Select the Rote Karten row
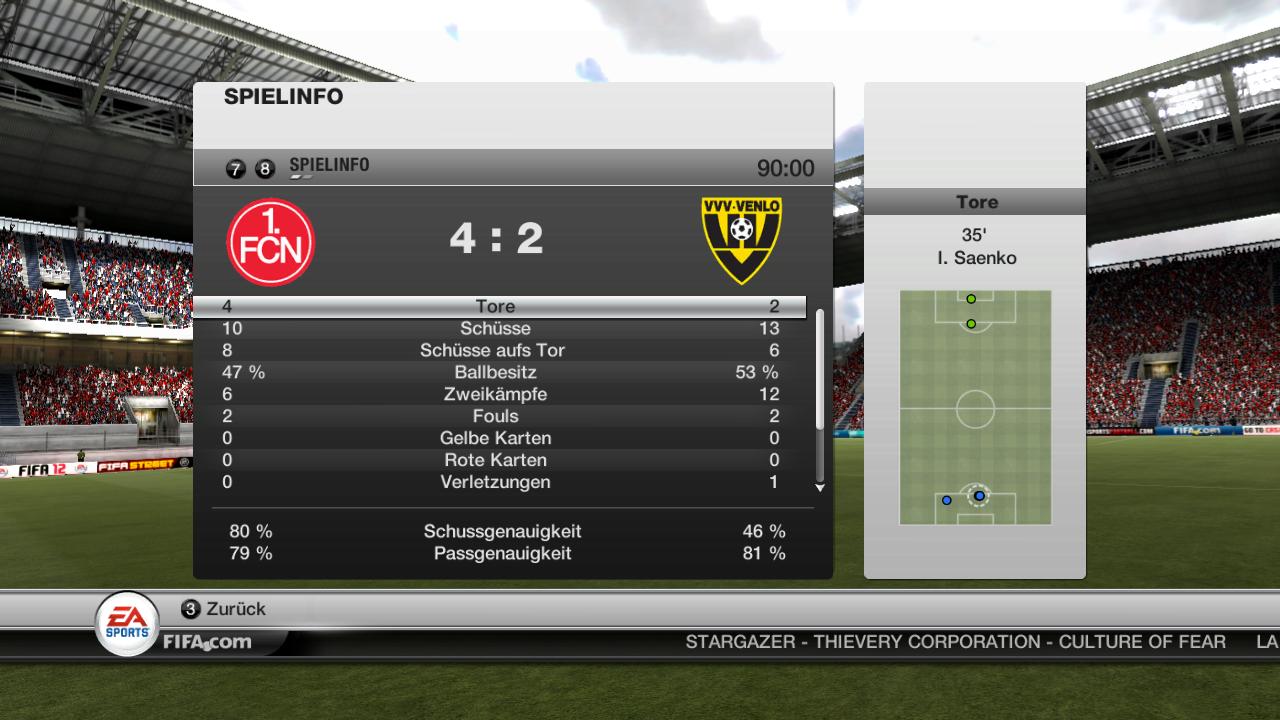Image resolution: width=1280 pixels, height=720 pixels. pos(497,461)
